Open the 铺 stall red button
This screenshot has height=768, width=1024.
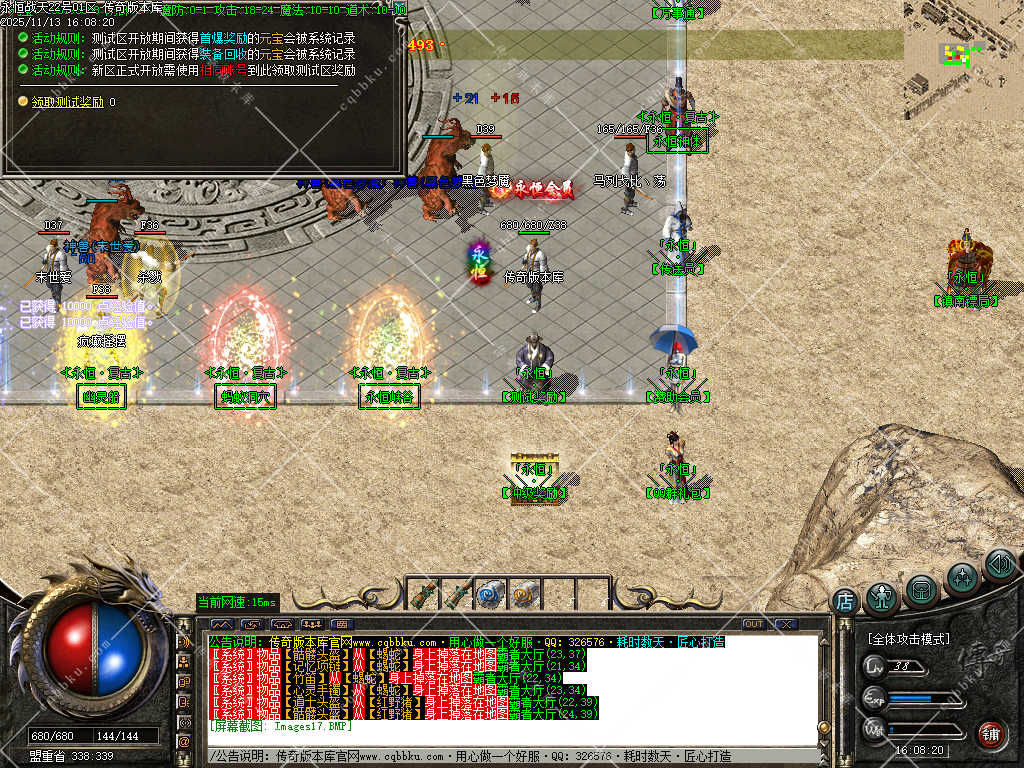991,734
